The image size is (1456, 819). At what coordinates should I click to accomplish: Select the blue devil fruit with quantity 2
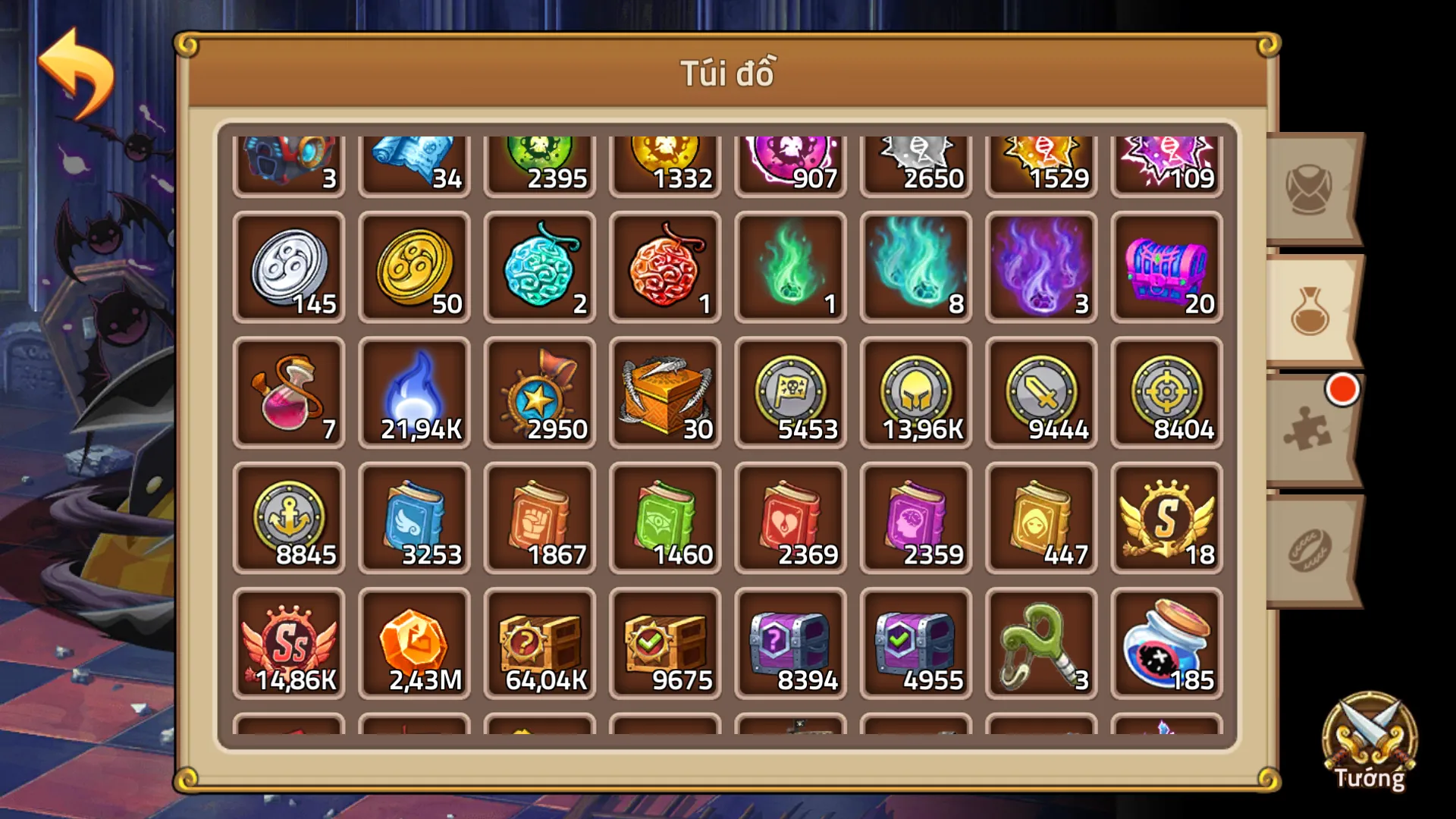[x=539, y=267]
